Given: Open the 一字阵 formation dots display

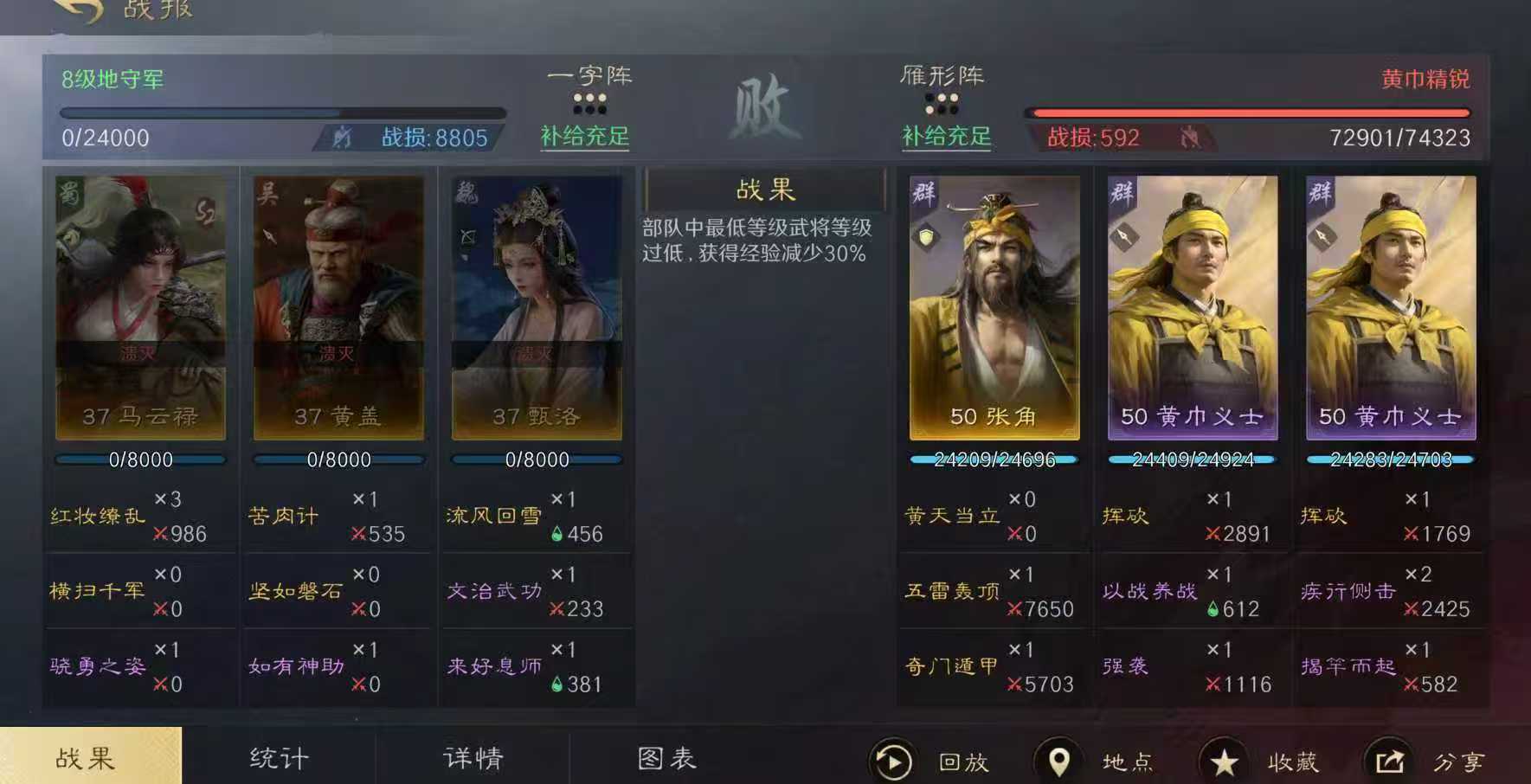Looking at the screenshot, I should pos(590,106).
